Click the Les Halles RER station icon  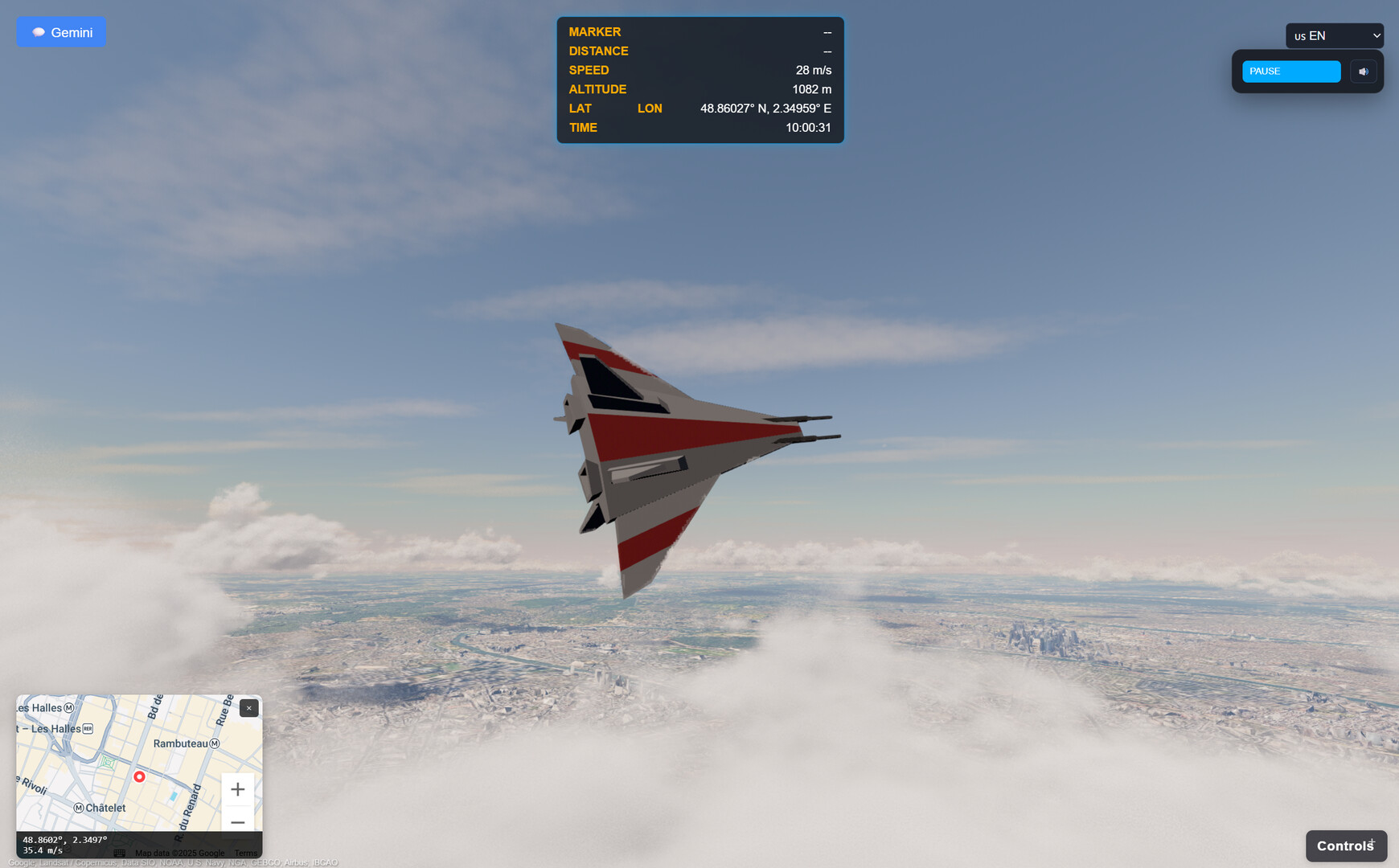click(x=87, y=728)
